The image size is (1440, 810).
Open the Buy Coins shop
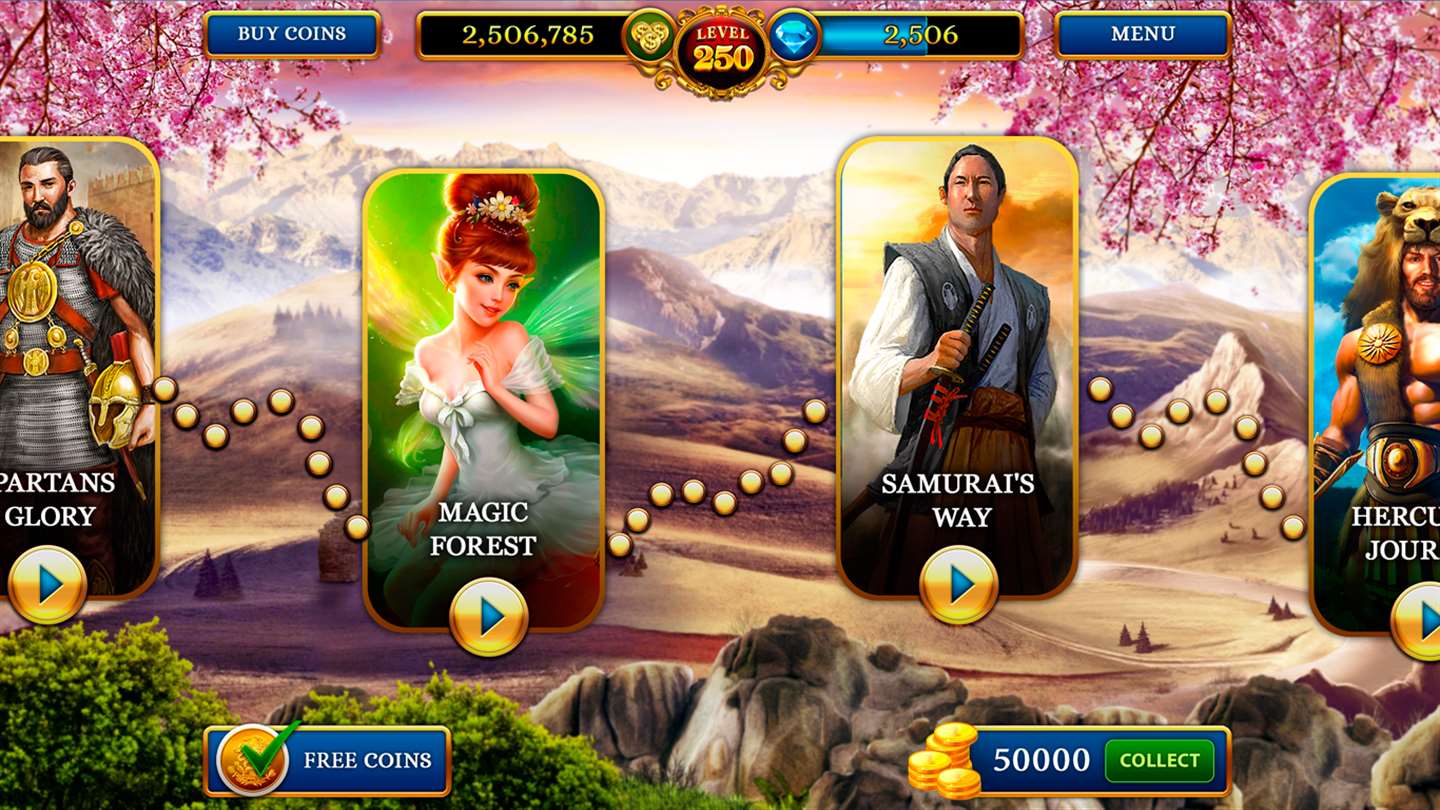pos(291,35)
